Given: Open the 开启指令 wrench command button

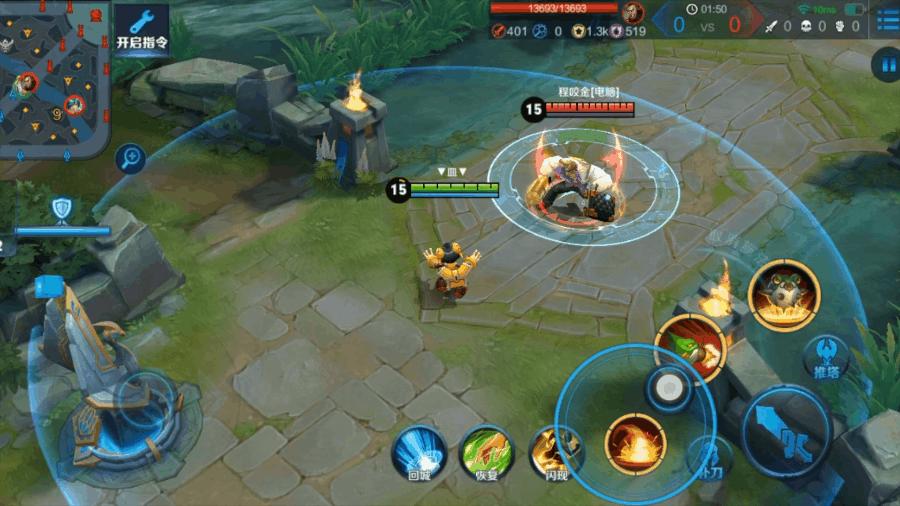Looking at the screenshot, I should coord(141,28).
